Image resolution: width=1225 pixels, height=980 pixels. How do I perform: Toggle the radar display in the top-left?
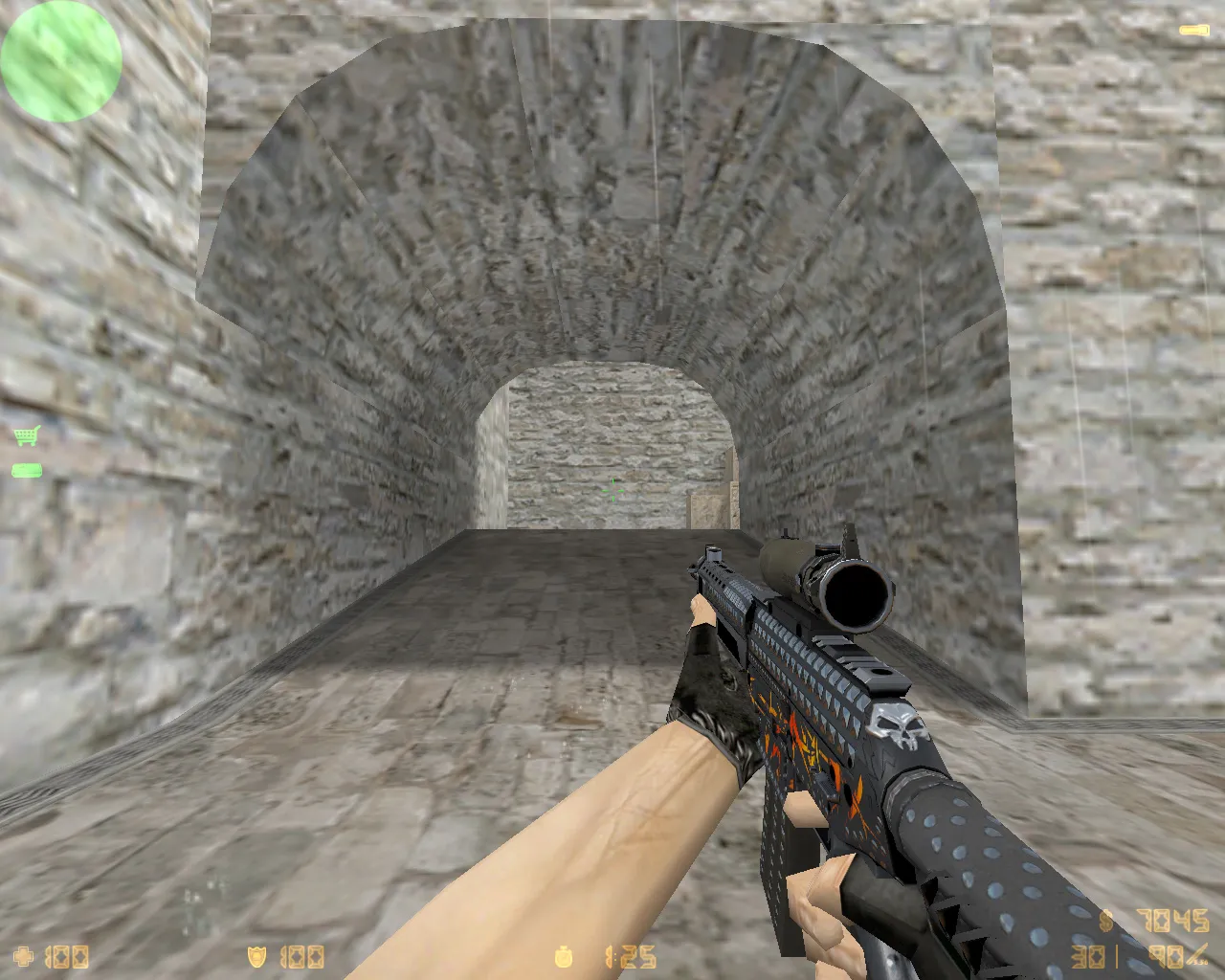61,61
